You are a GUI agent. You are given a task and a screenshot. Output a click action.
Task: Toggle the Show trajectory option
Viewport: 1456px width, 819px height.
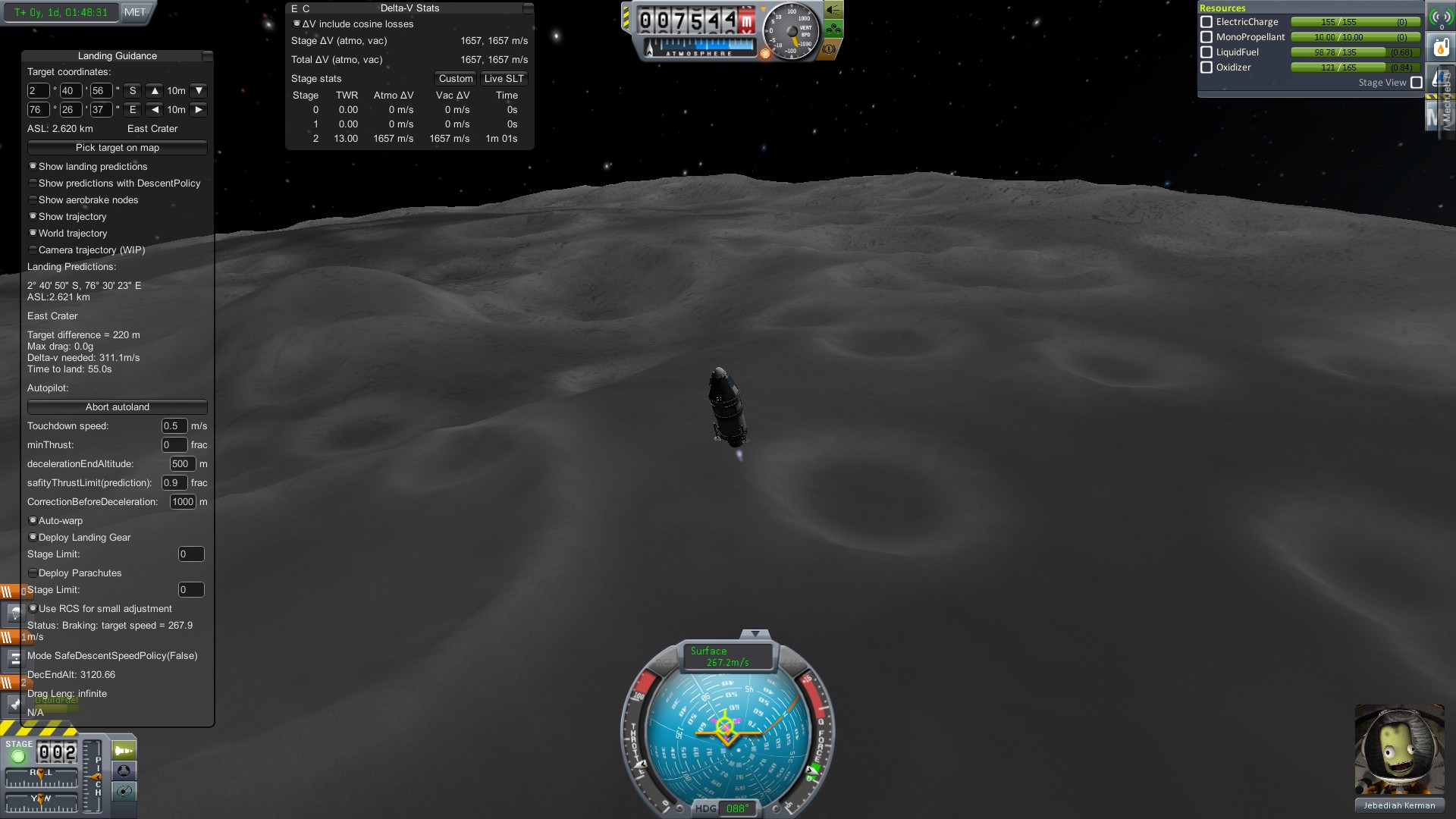click(33, 217)
